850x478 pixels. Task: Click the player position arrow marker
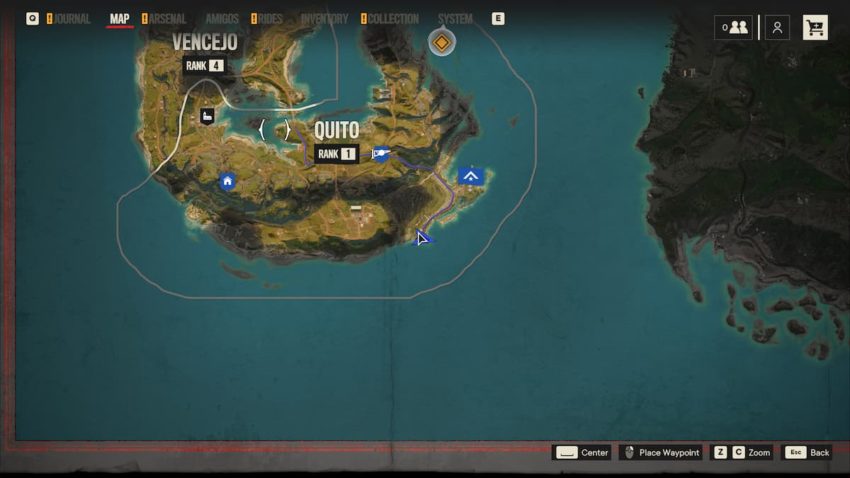tap(423, 237)
